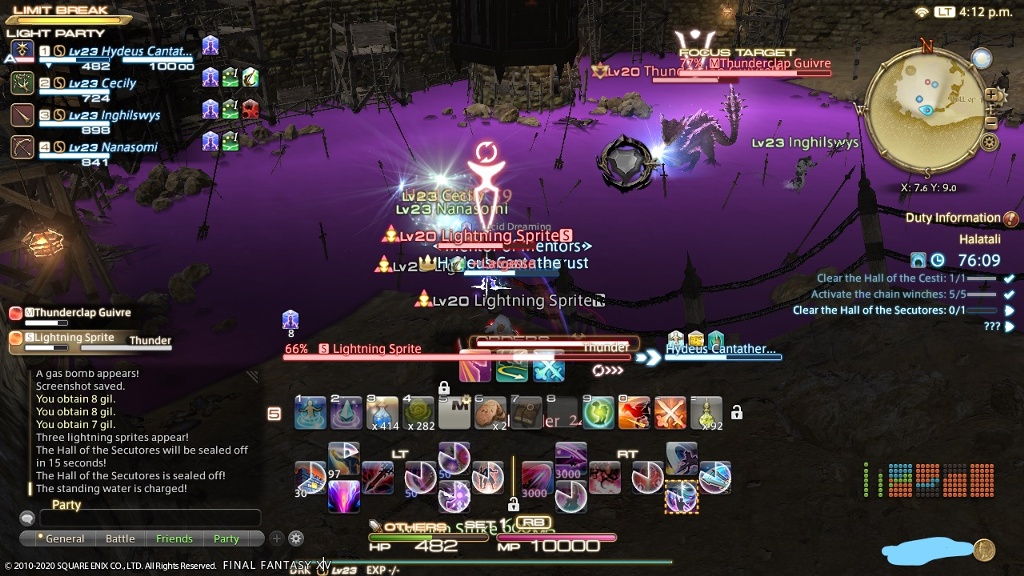This screenshot has height=576, width=1024.
Task: Use the blue potion x414 slot
Action: 382,412
